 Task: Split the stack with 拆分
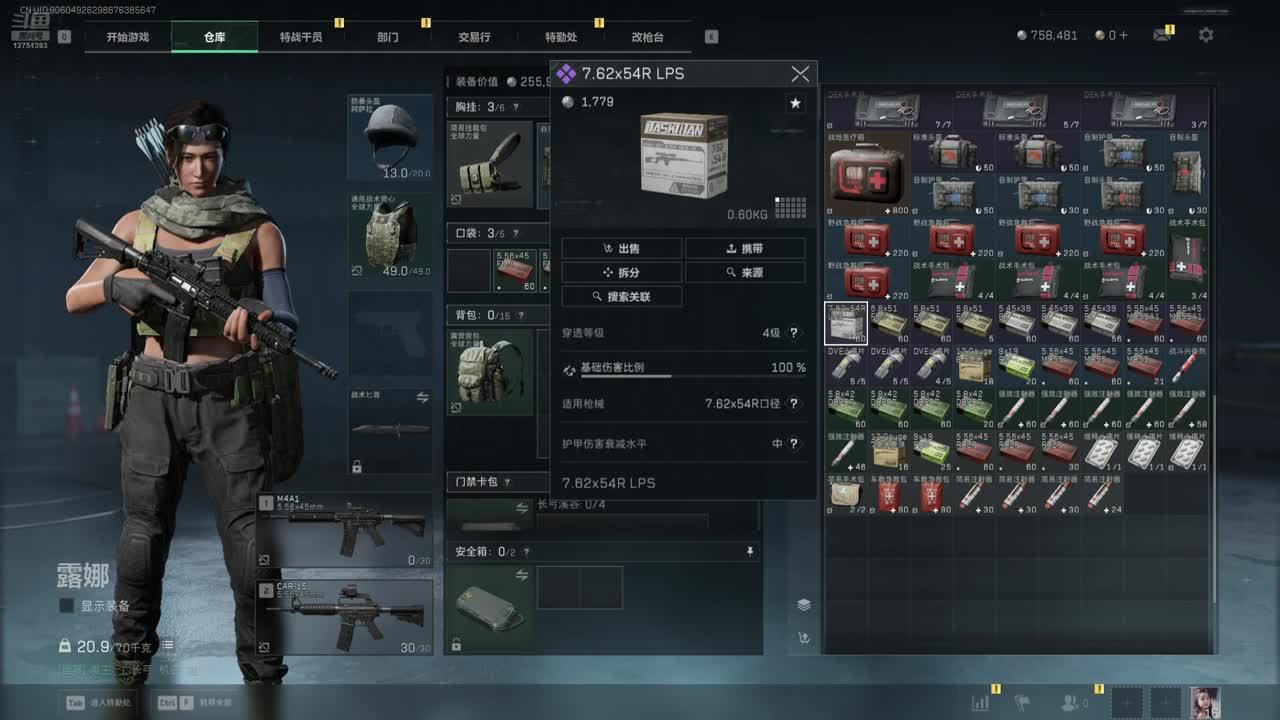pos(621,272)
